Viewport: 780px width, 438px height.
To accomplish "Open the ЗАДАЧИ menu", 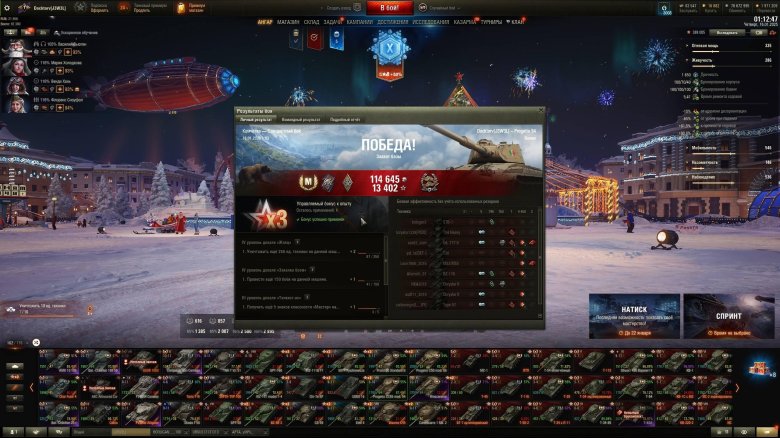I will coord(334,20).
